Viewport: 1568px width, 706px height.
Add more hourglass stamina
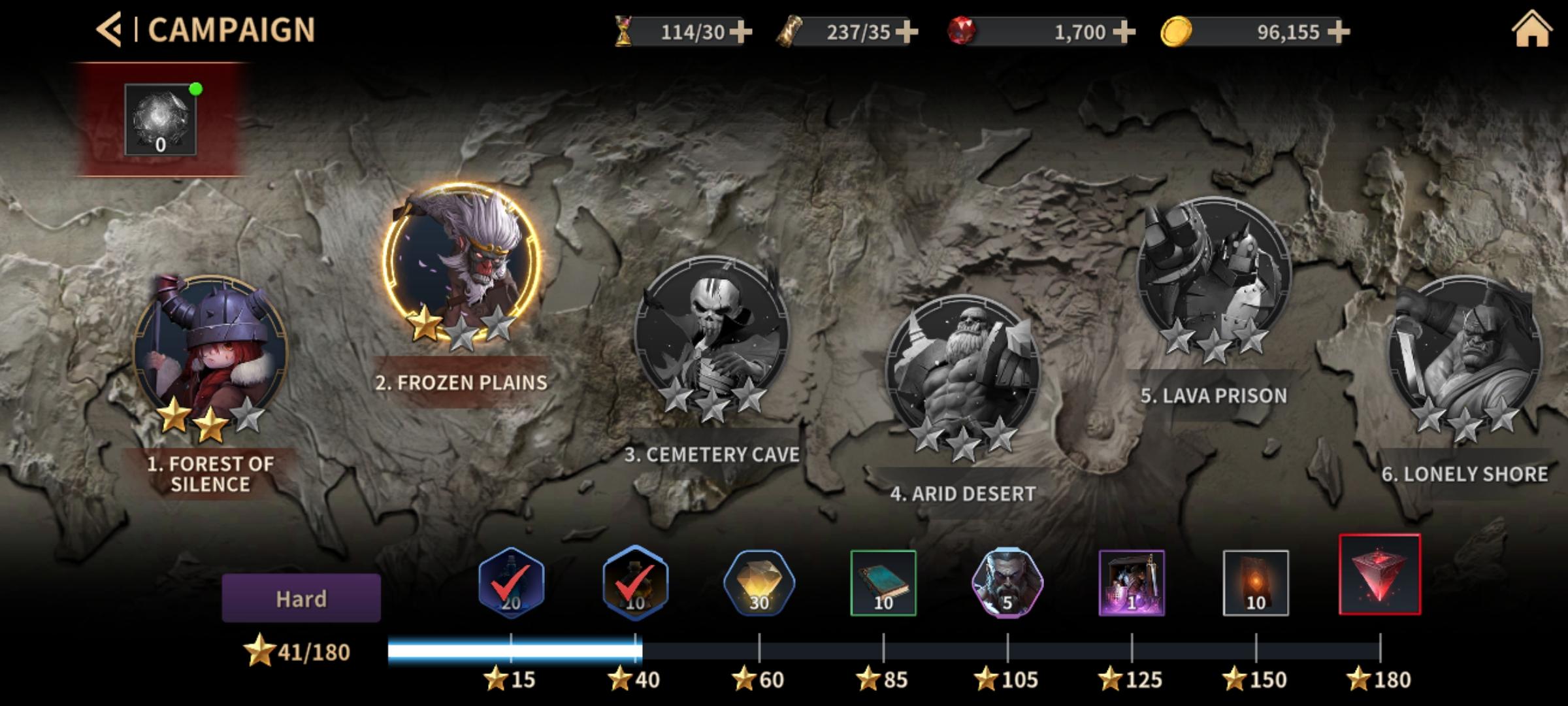[740, 31]
